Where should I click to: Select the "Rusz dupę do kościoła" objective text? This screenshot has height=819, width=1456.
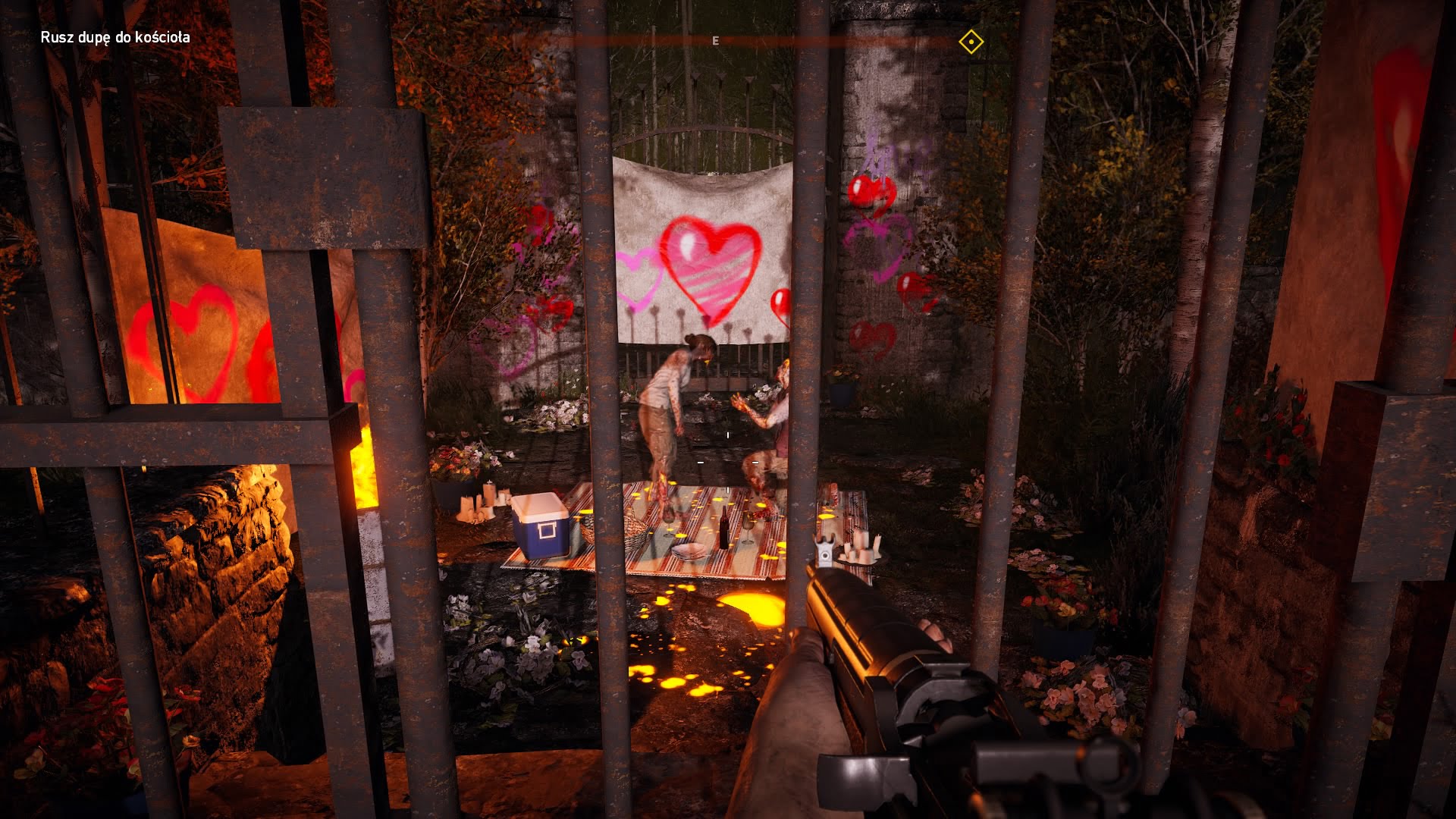(115, 37)
